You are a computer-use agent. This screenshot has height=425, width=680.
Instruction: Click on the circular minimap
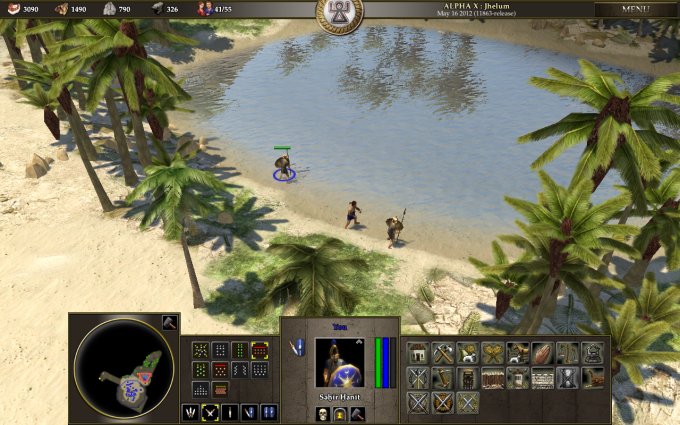click(x=124, y=368)
